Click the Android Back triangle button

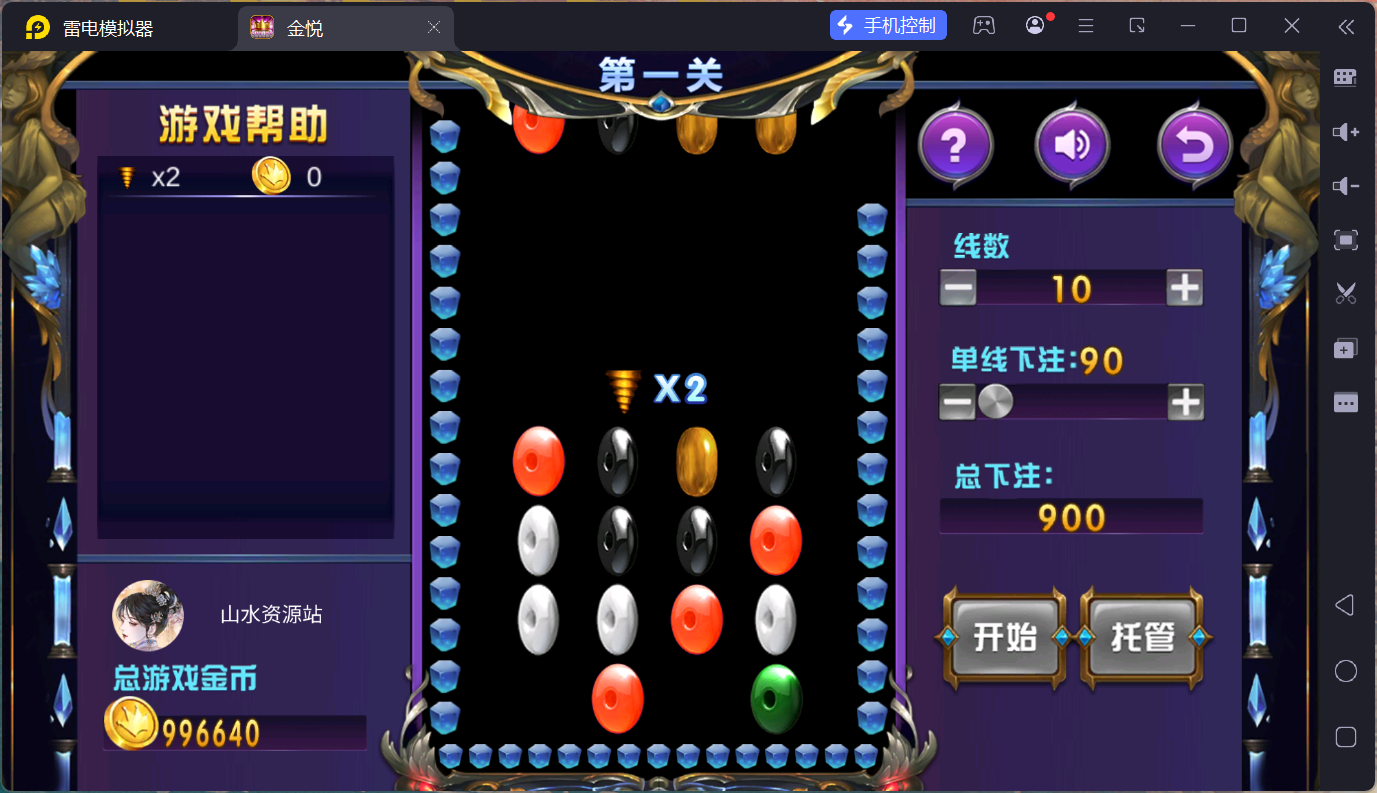click(x=1345, y=604)
